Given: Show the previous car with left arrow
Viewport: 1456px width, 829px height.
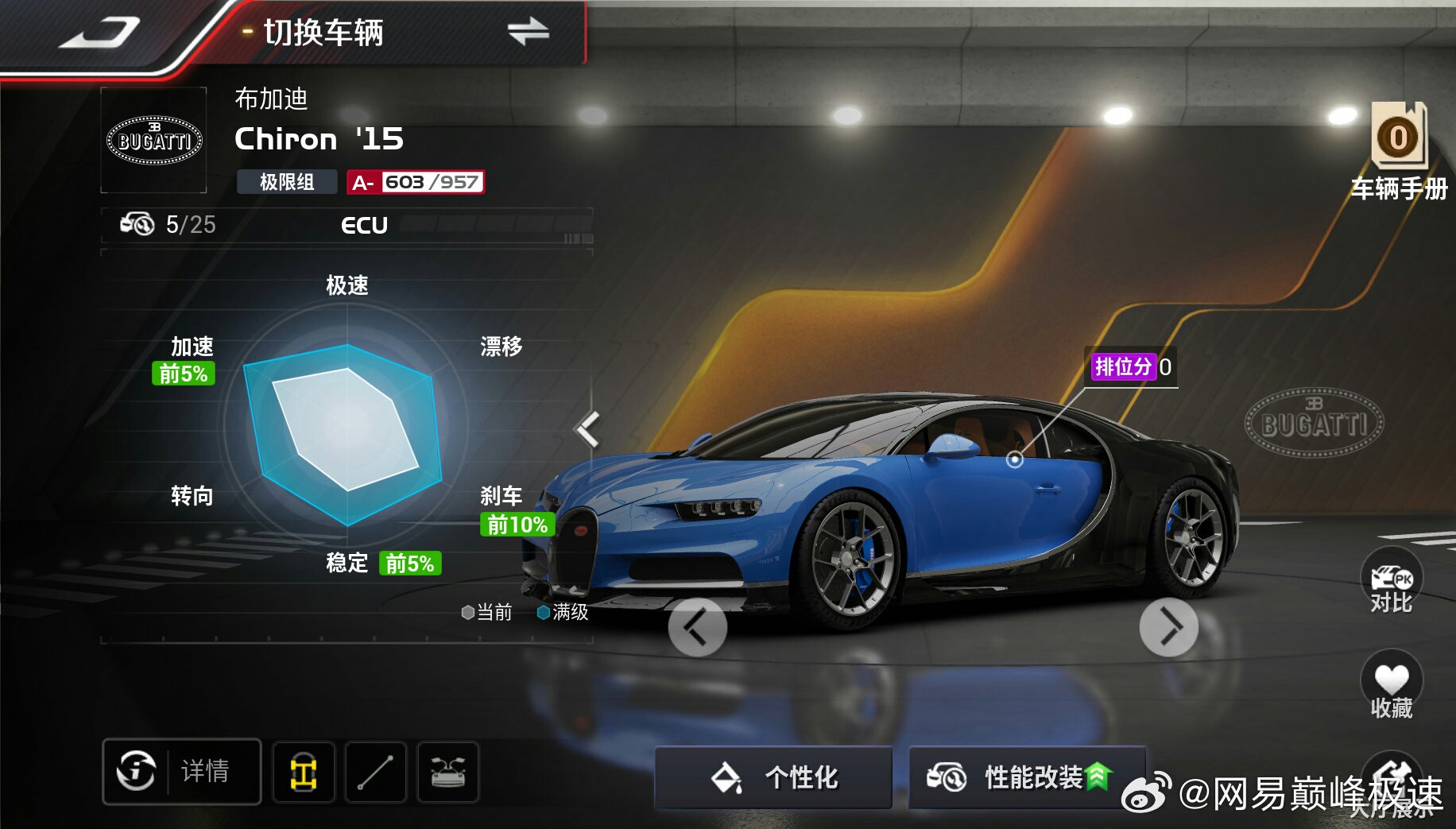Looking at the screenshot, I should coord(697,628).
